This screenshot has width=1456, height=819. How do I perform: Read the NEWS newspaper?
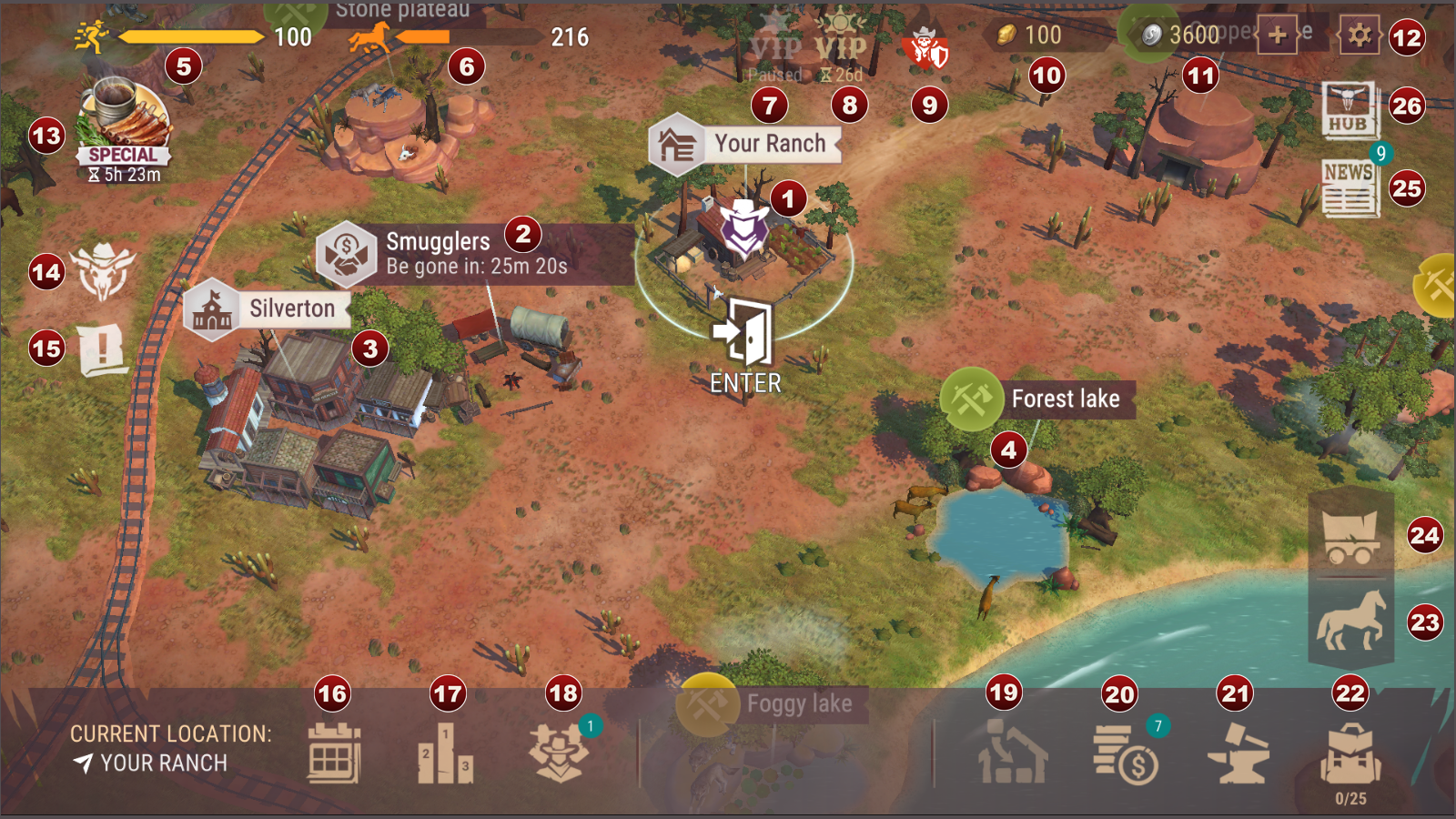coord(1350,188)
